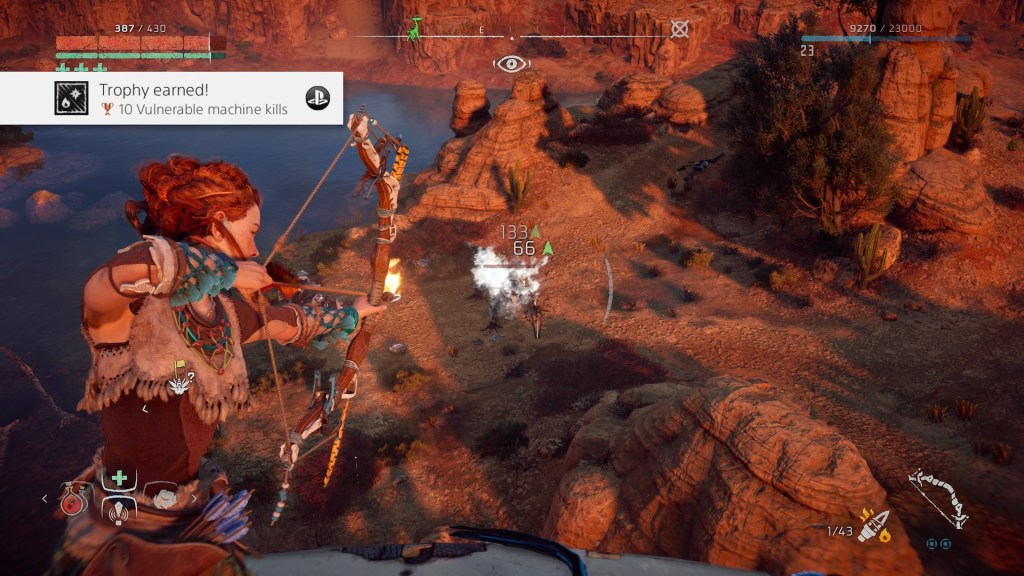Click the PlayStation logo on the trophy popup
This screenshot has height=576, width=1024.
pos(317,98)
